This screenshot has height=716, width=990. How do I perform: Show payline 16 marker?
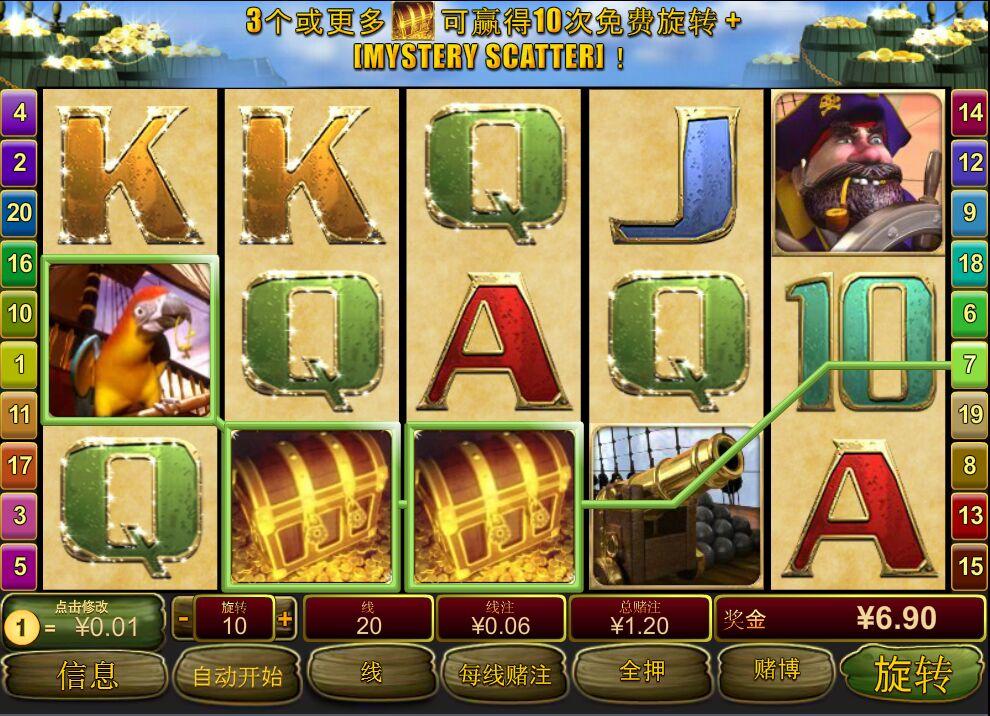(19, 264)
